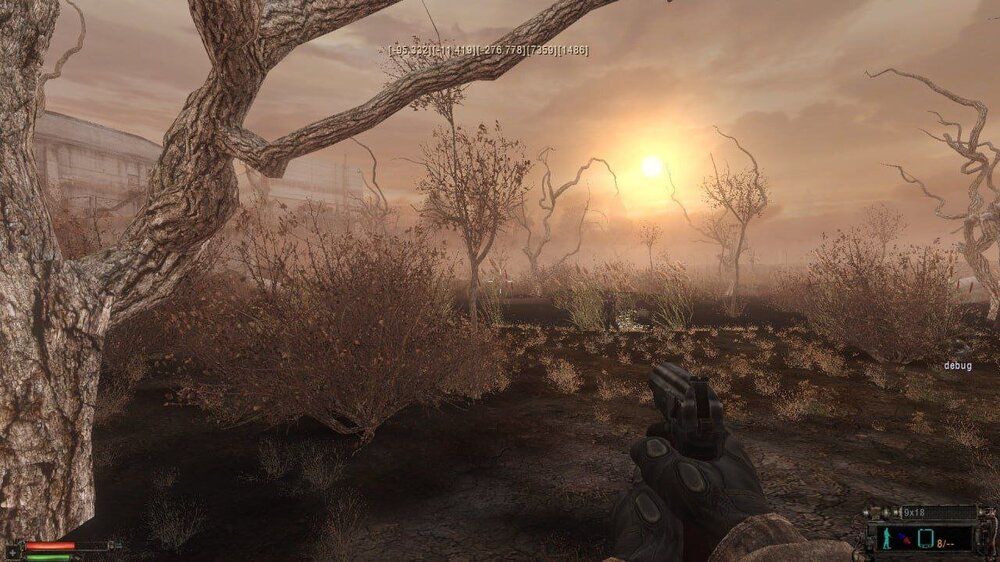This screenshot has height=562, width=1000.
Task: Open the PDA device icon
Action: (x=925, y=540)
